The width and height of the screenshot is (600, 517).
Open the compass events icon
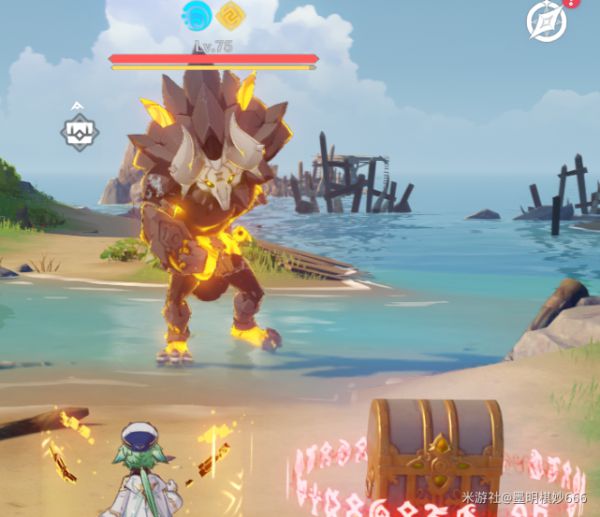pyautogui.click(x=547, y=21)
